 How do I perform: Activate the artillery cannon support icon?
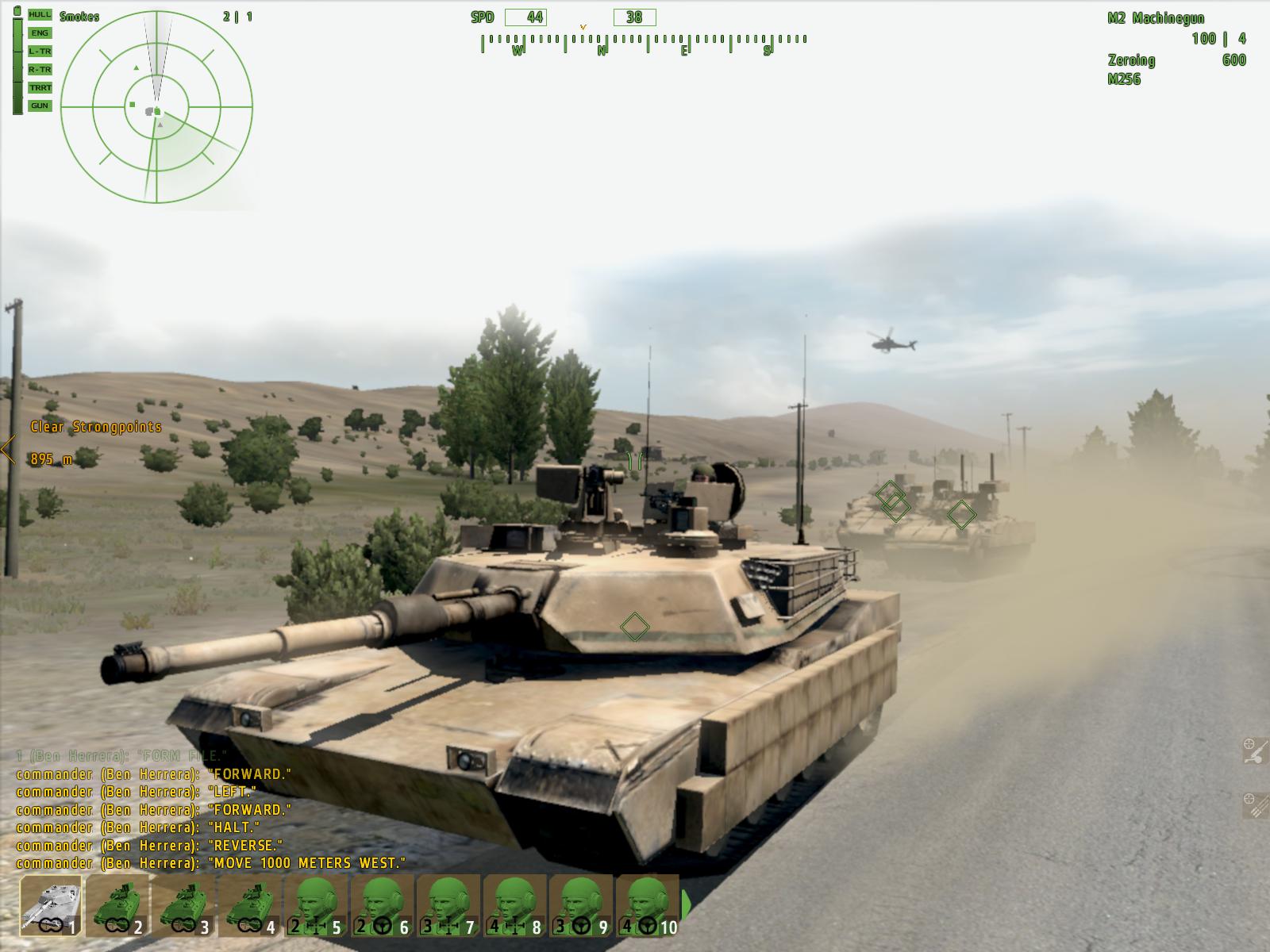tap(1254, 751)
